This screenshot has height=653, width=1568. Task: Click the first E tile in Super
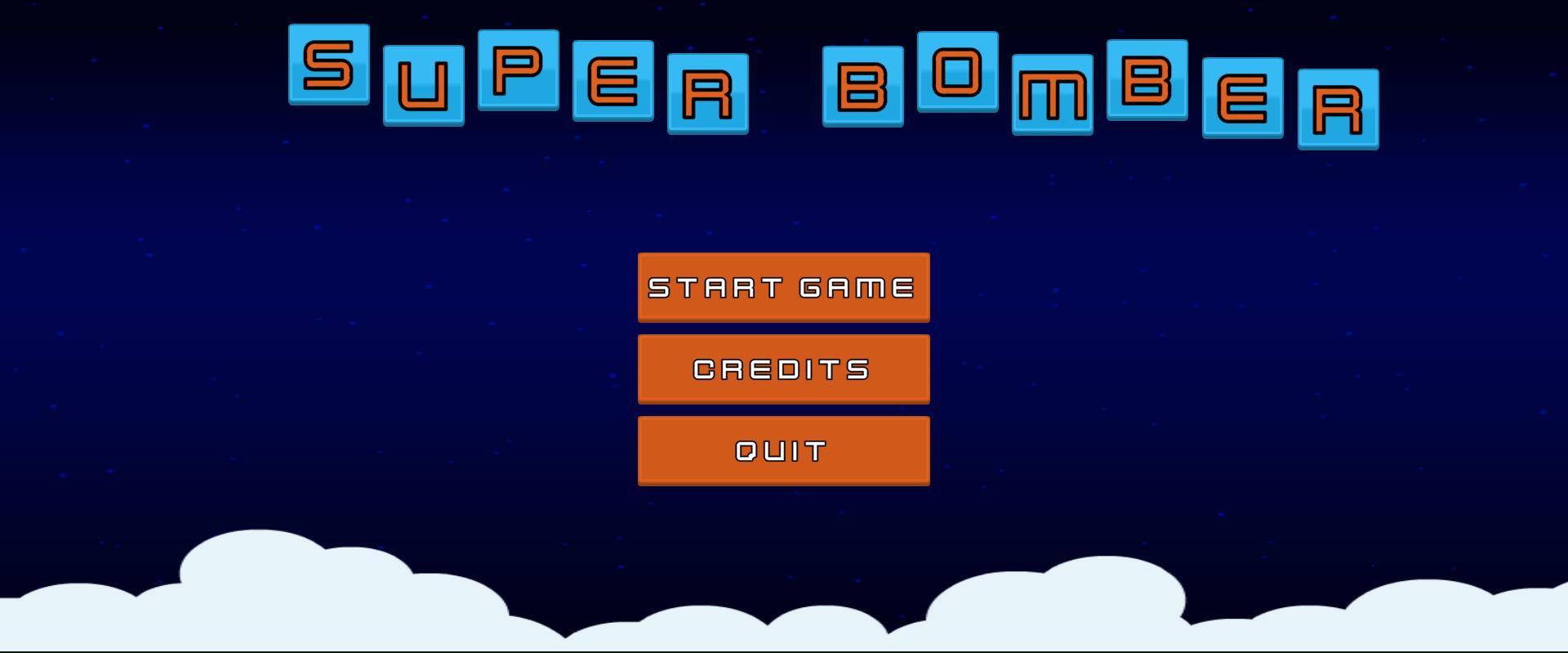pos(612,82)
